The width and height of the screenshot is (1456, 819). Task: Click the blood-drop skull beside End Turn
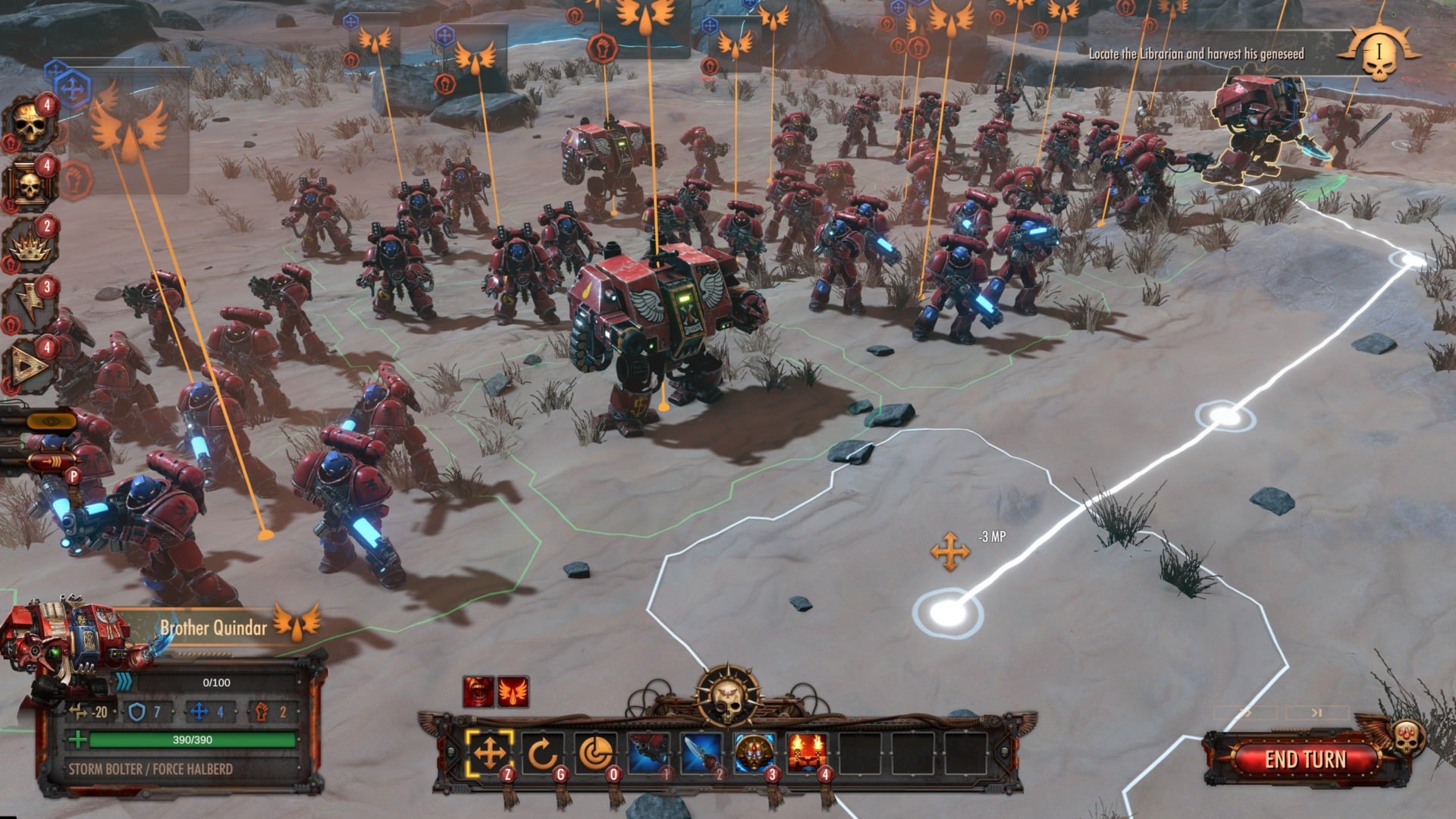point(1408,736)
